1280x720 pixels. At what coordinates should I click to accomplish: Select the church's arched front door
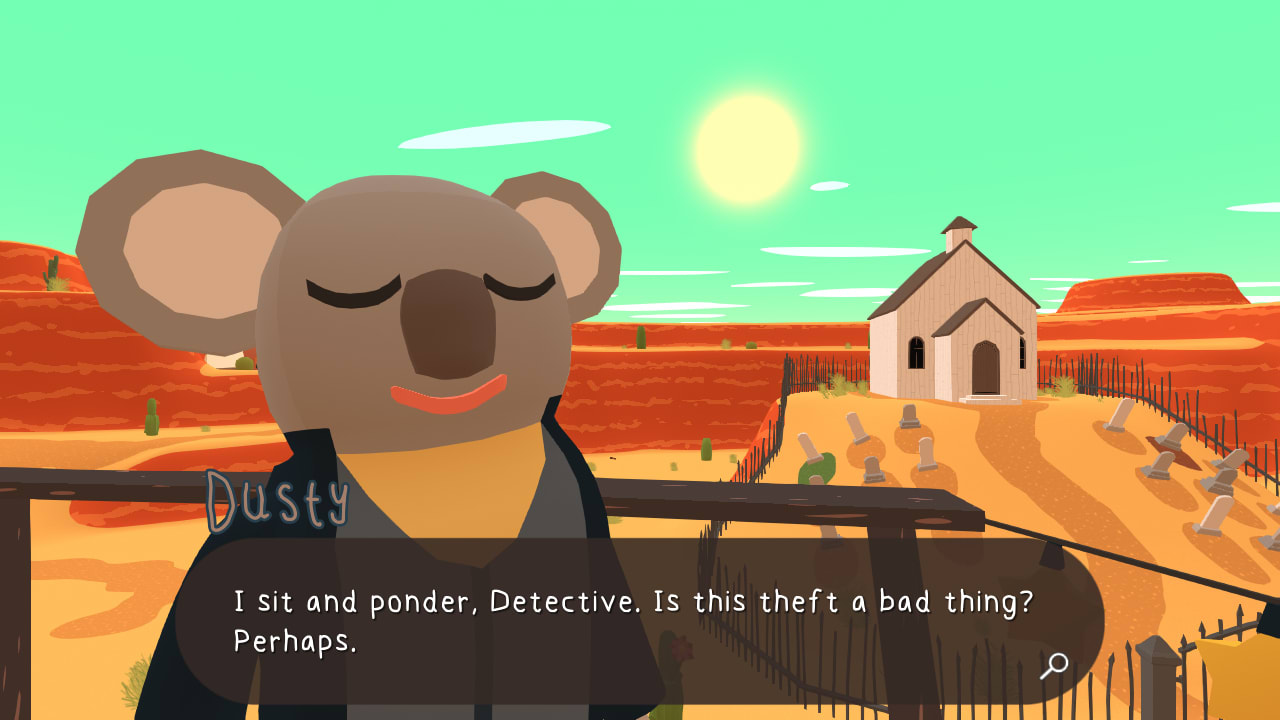(983, 367)
